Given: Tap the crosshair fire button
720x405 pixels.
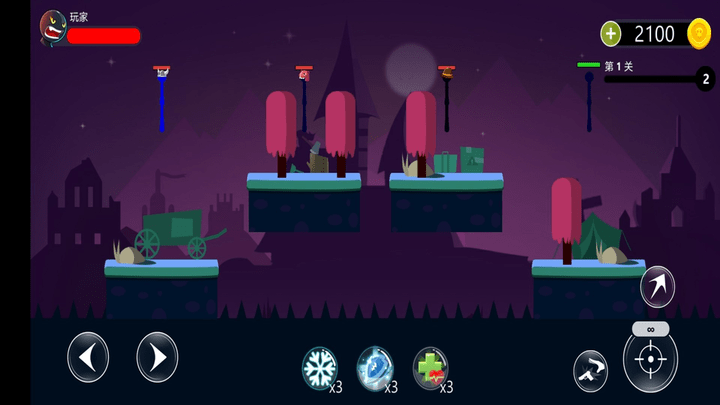Looking at the screenshot, I should 650,360.
